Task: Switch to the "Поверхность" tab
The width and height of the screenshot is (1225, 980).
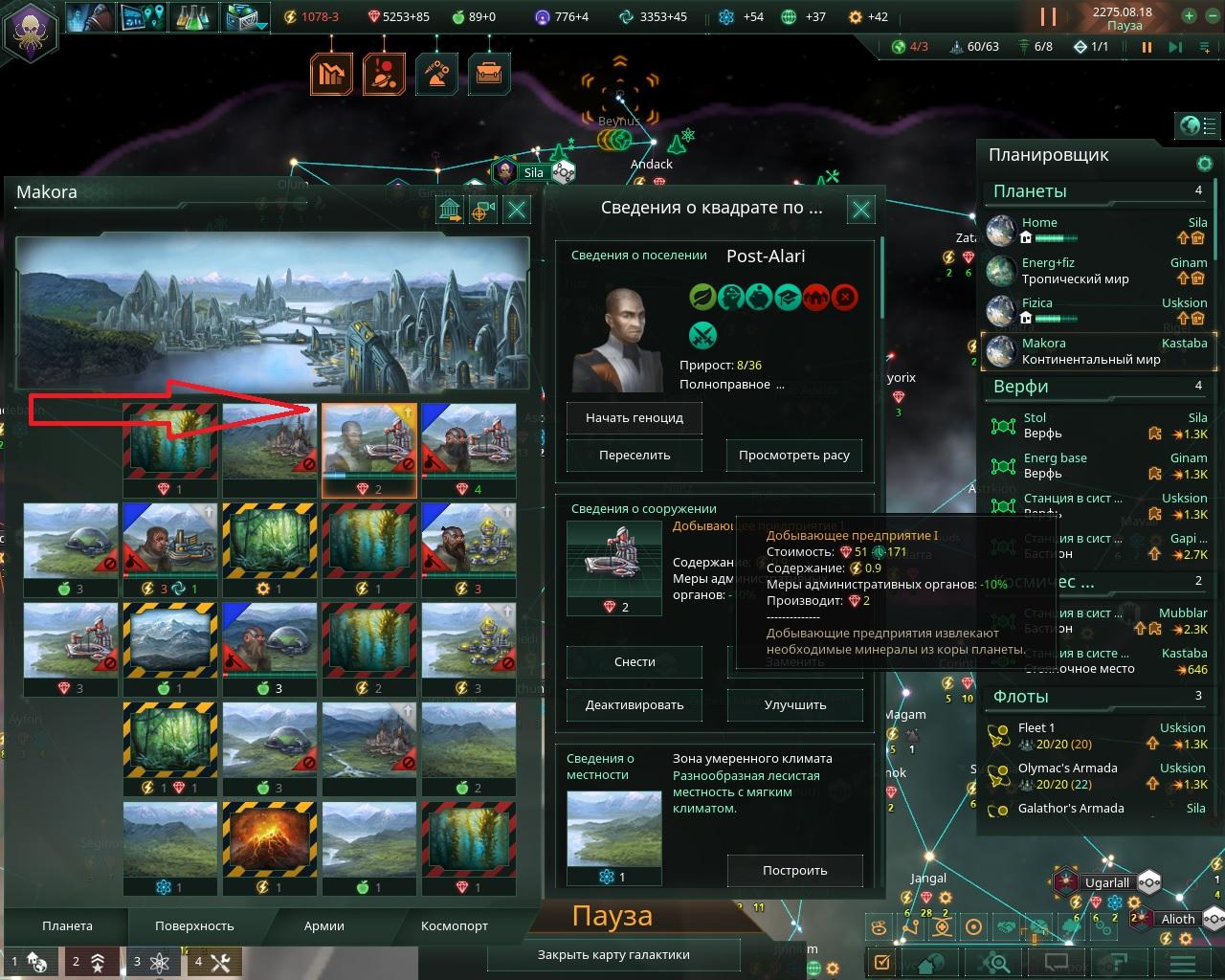Action: coord(194,926)
